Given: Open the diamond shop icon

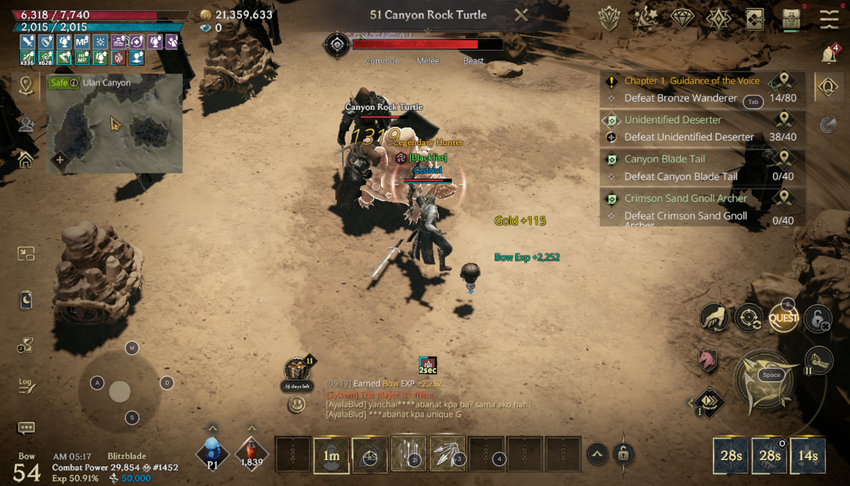Looking at the screenshot, I should 682,18.
